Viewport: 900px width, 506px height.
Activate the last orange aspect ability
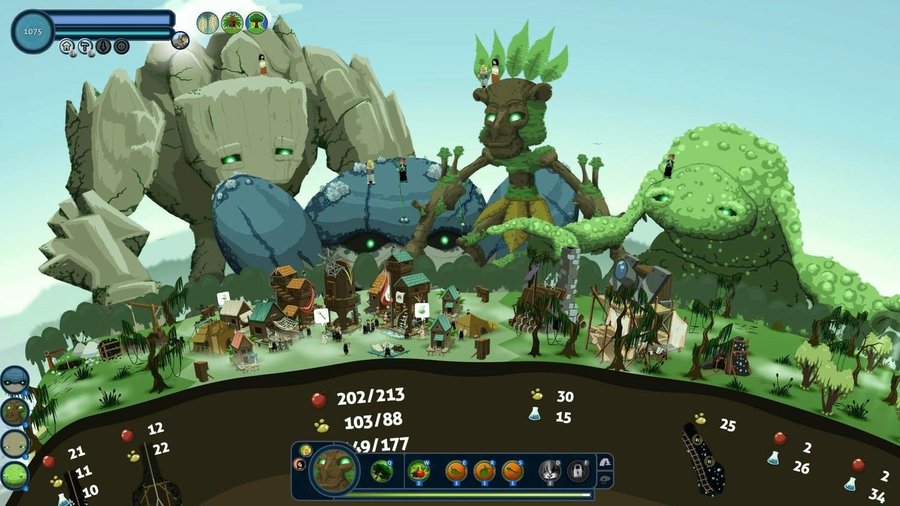tap(513, 470)
